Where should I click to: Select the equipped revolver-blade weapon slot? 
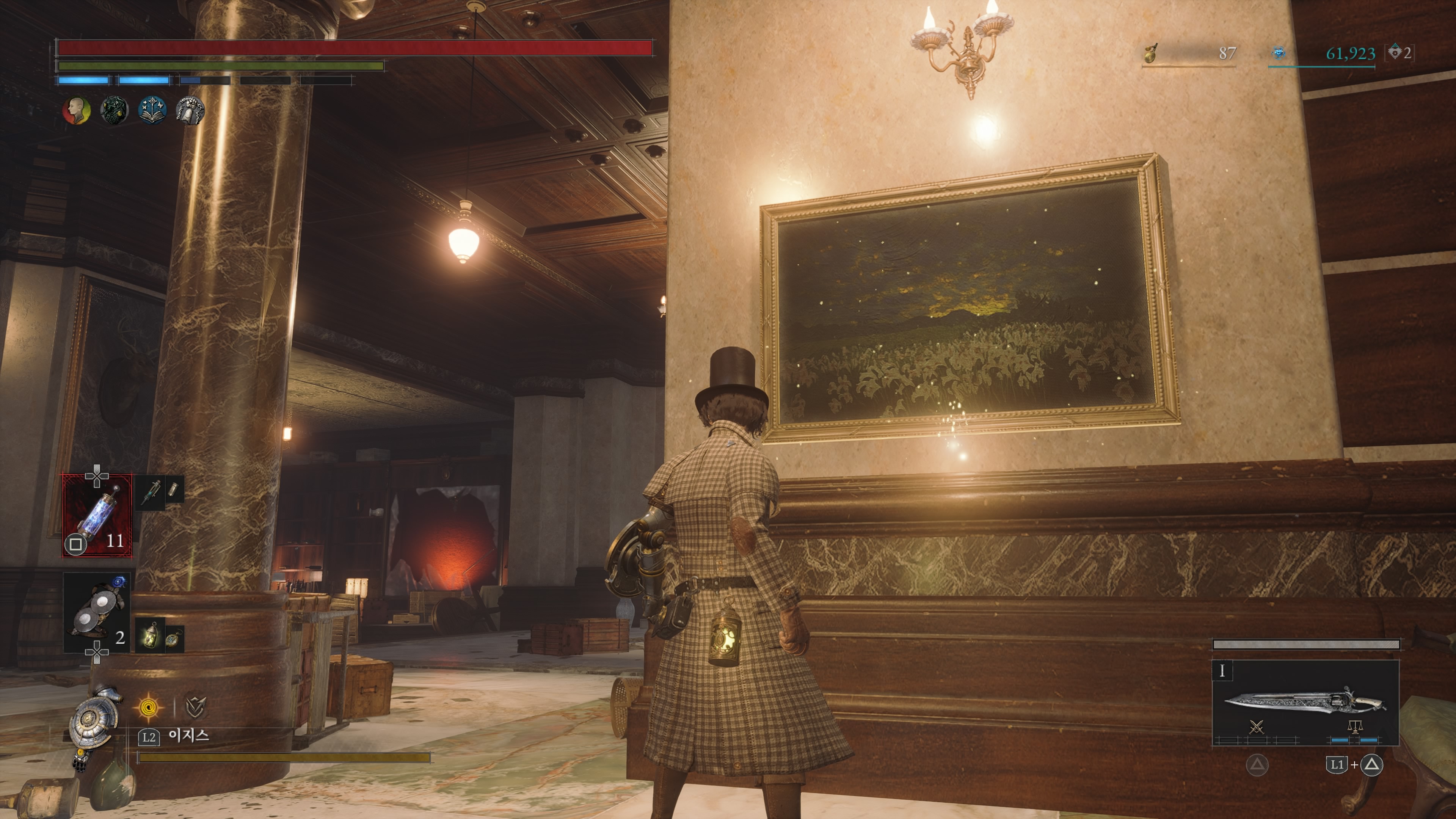(1305, 702)
